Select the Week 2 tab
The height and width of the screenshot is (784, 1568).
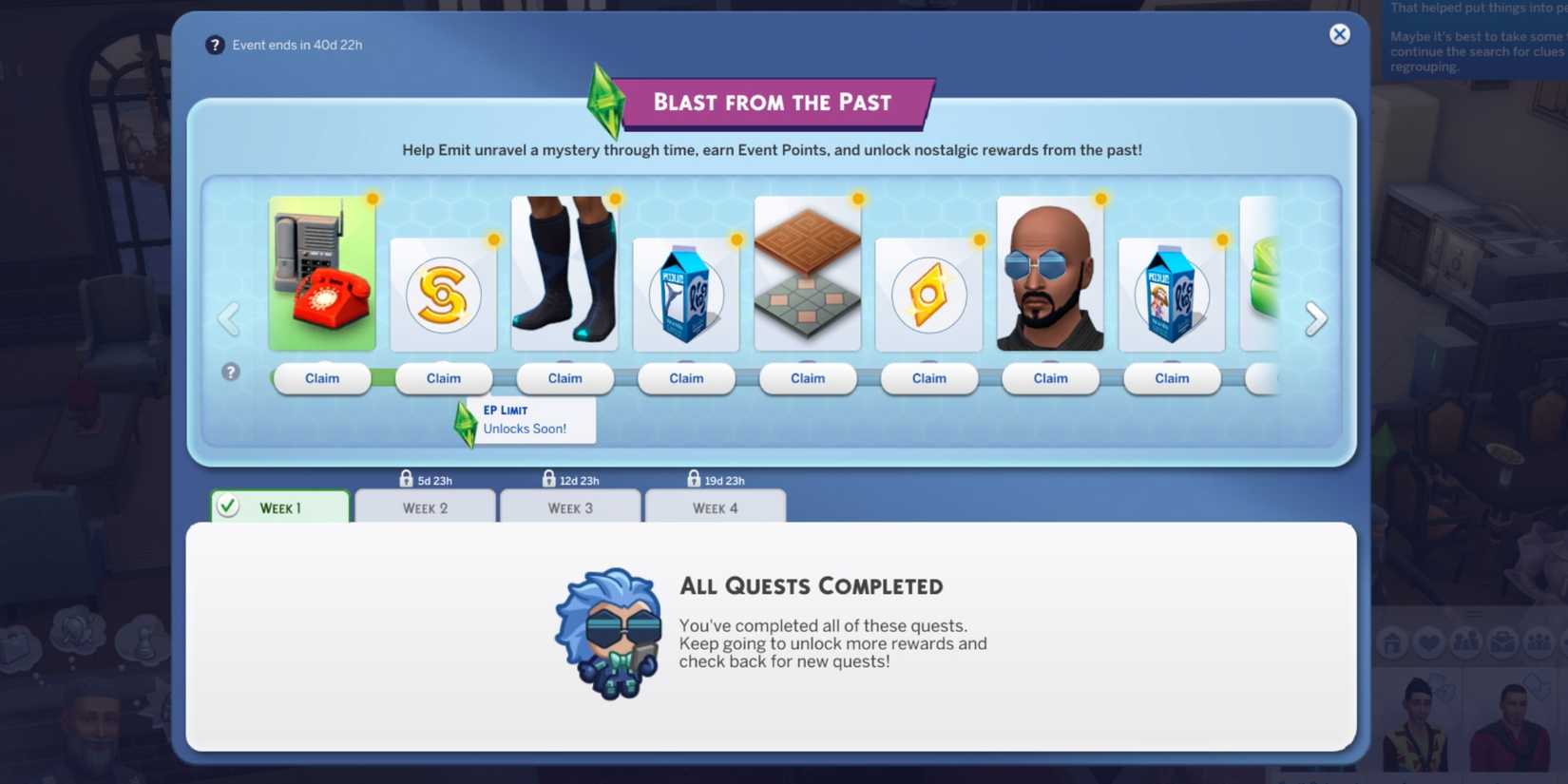tap(425, 507)
